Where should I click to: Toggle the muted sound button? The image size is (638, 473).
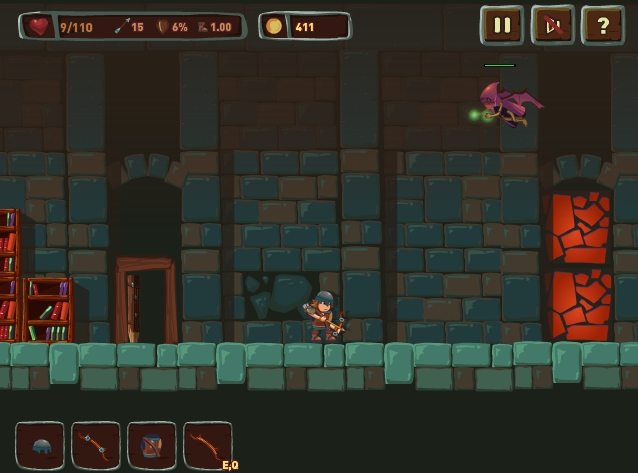[552, 26]
